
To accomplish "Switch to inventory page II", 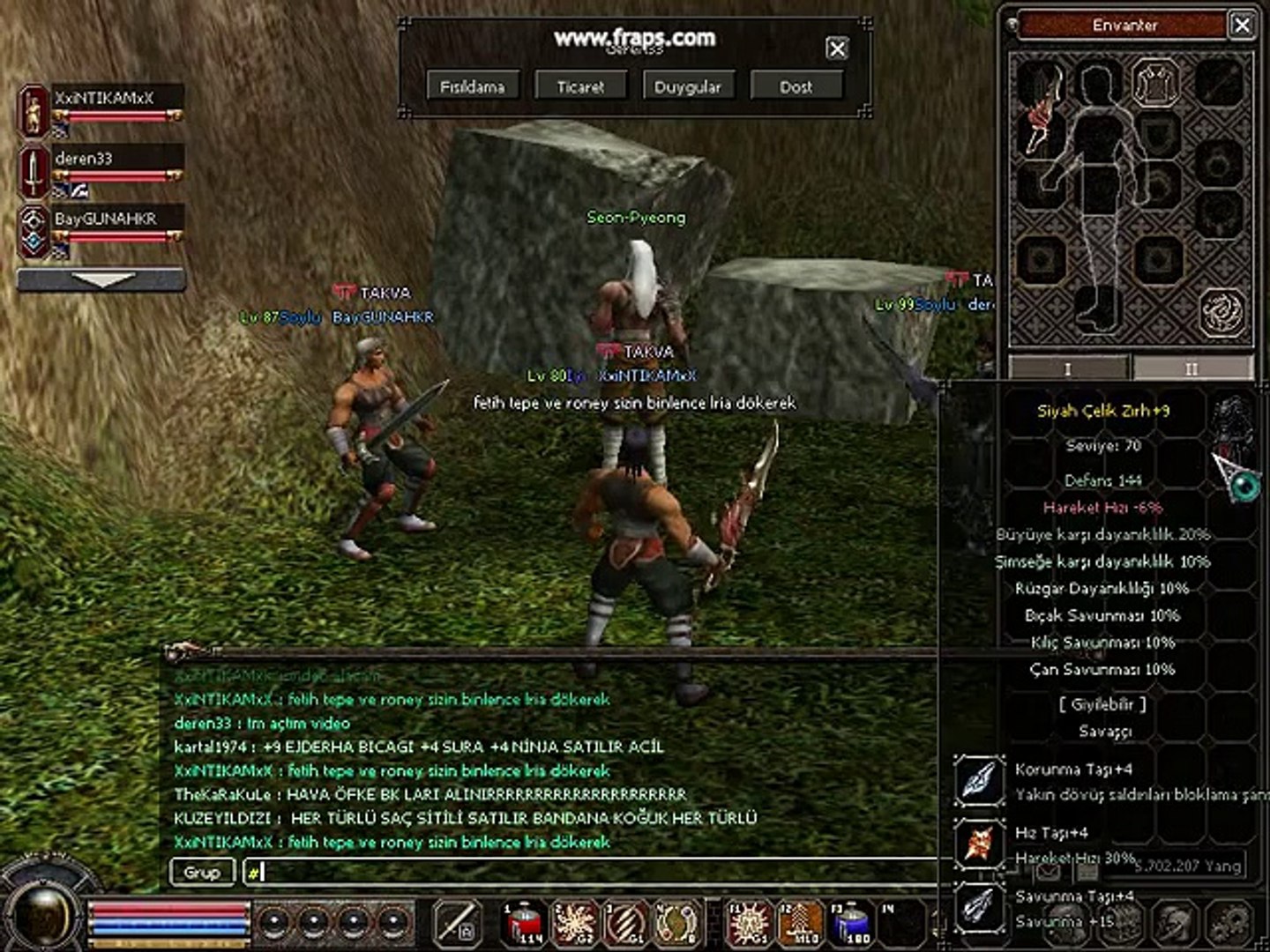I will click(1192, 368).
